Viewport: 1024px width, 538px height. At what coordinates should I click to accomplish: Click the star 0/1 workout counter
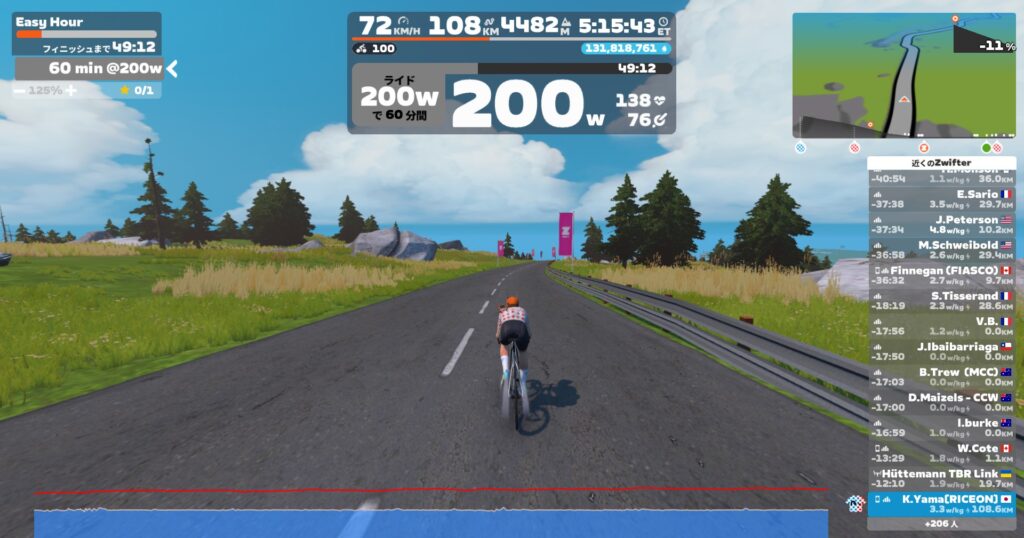(x=137, y=90)
